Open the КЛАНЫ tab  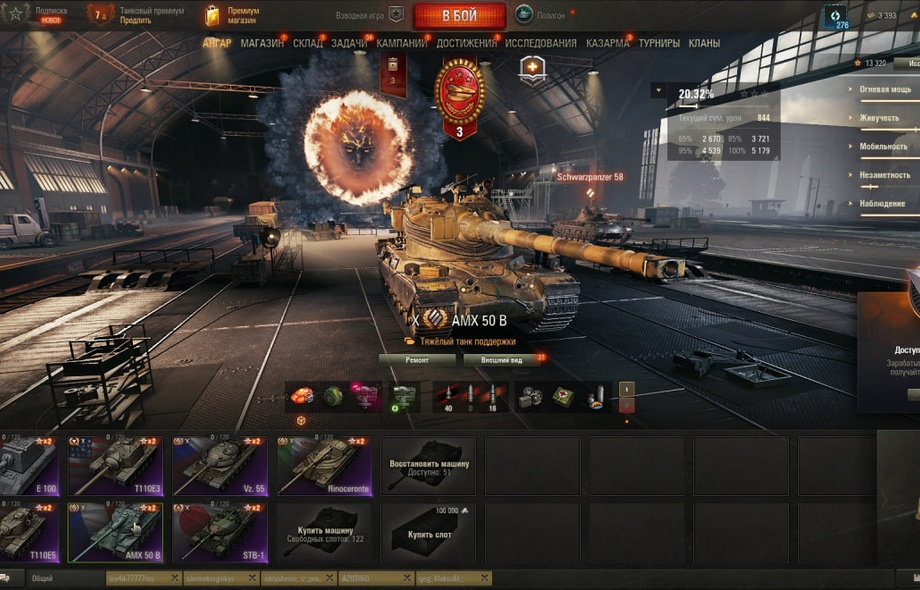(x=704, y=43)
